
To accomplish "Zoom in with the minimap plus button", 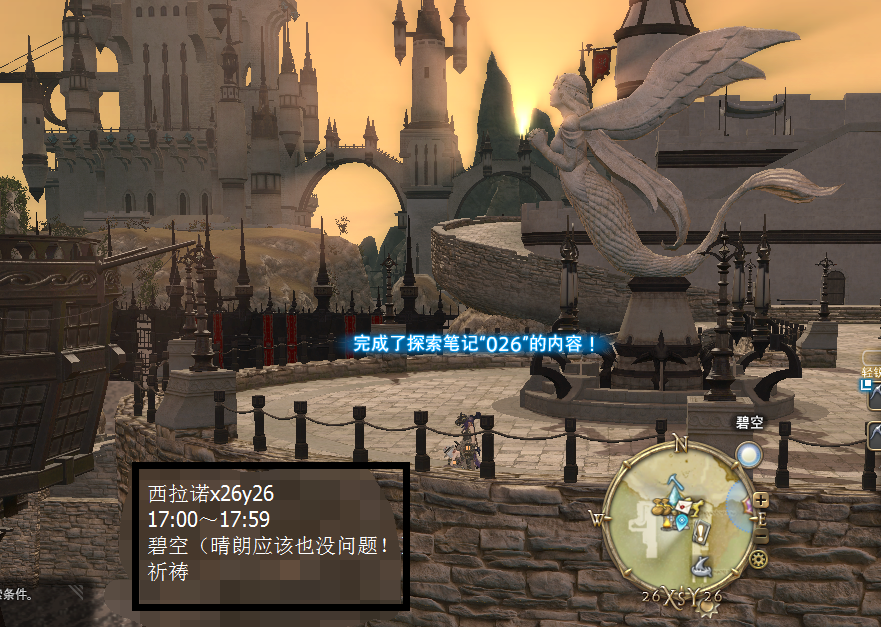I will pyautogui.click(x=762, y=499).
